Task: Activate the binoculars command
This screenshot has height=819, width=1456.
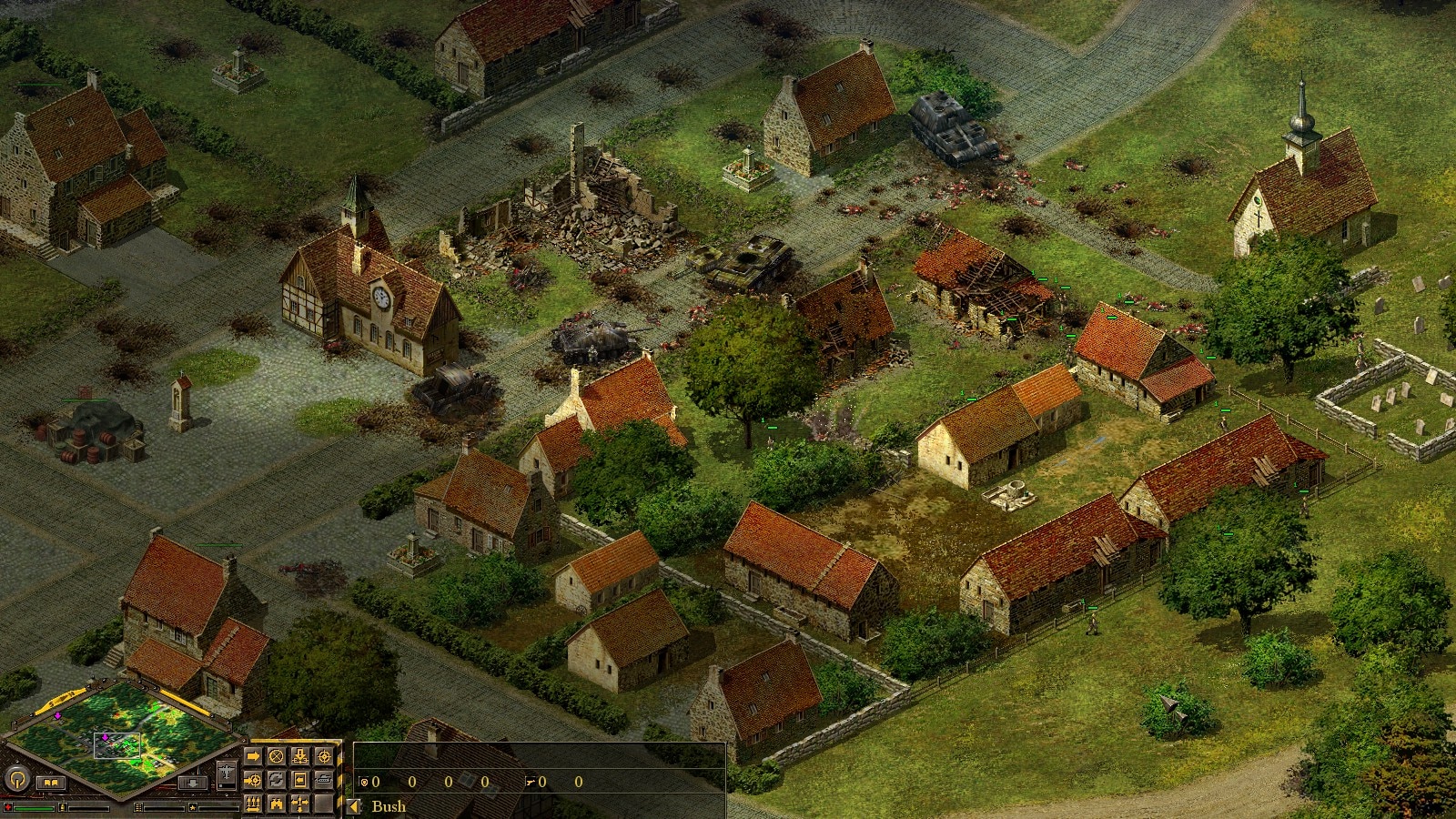Action: [x=277, y=804]
